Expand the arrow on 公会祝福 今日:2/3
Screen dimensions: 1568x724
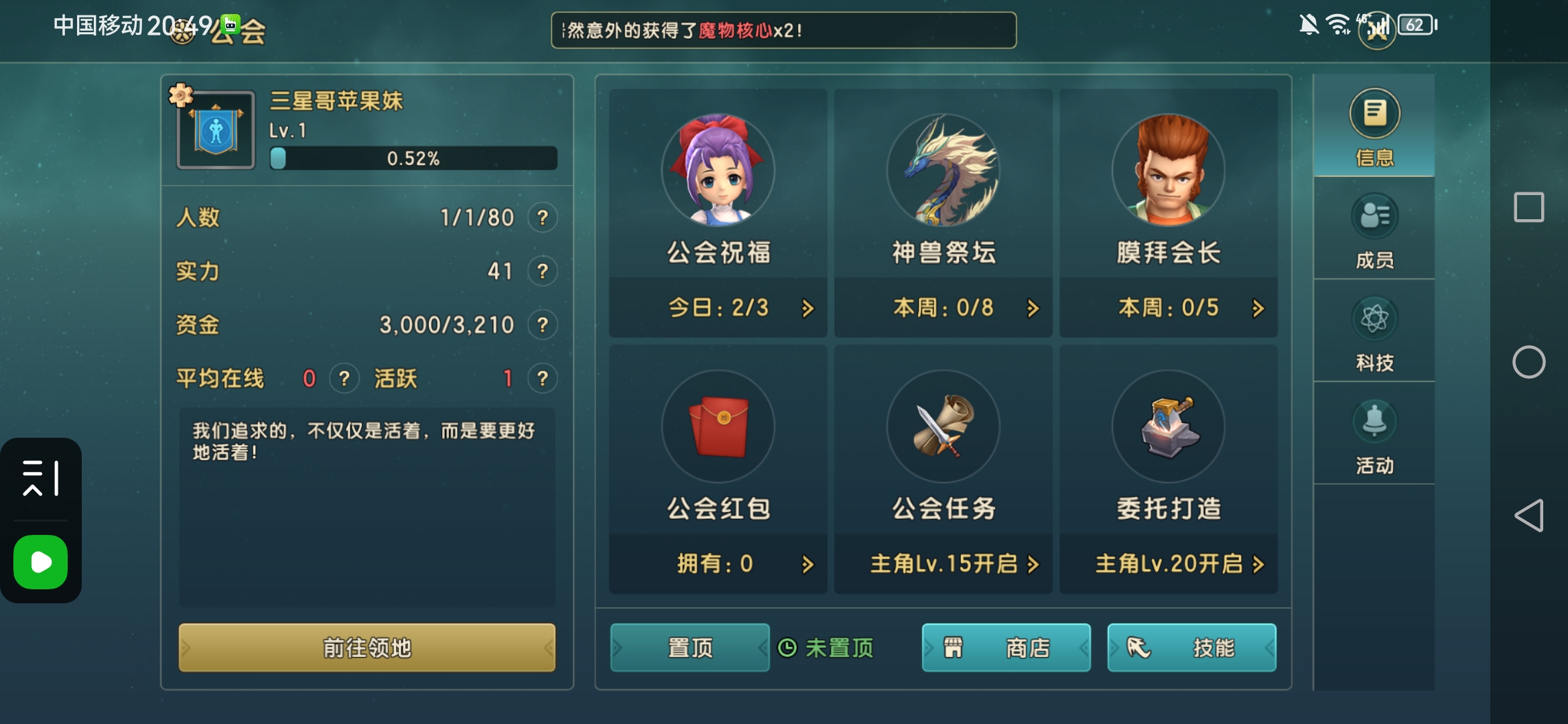[x=807, y=308]
